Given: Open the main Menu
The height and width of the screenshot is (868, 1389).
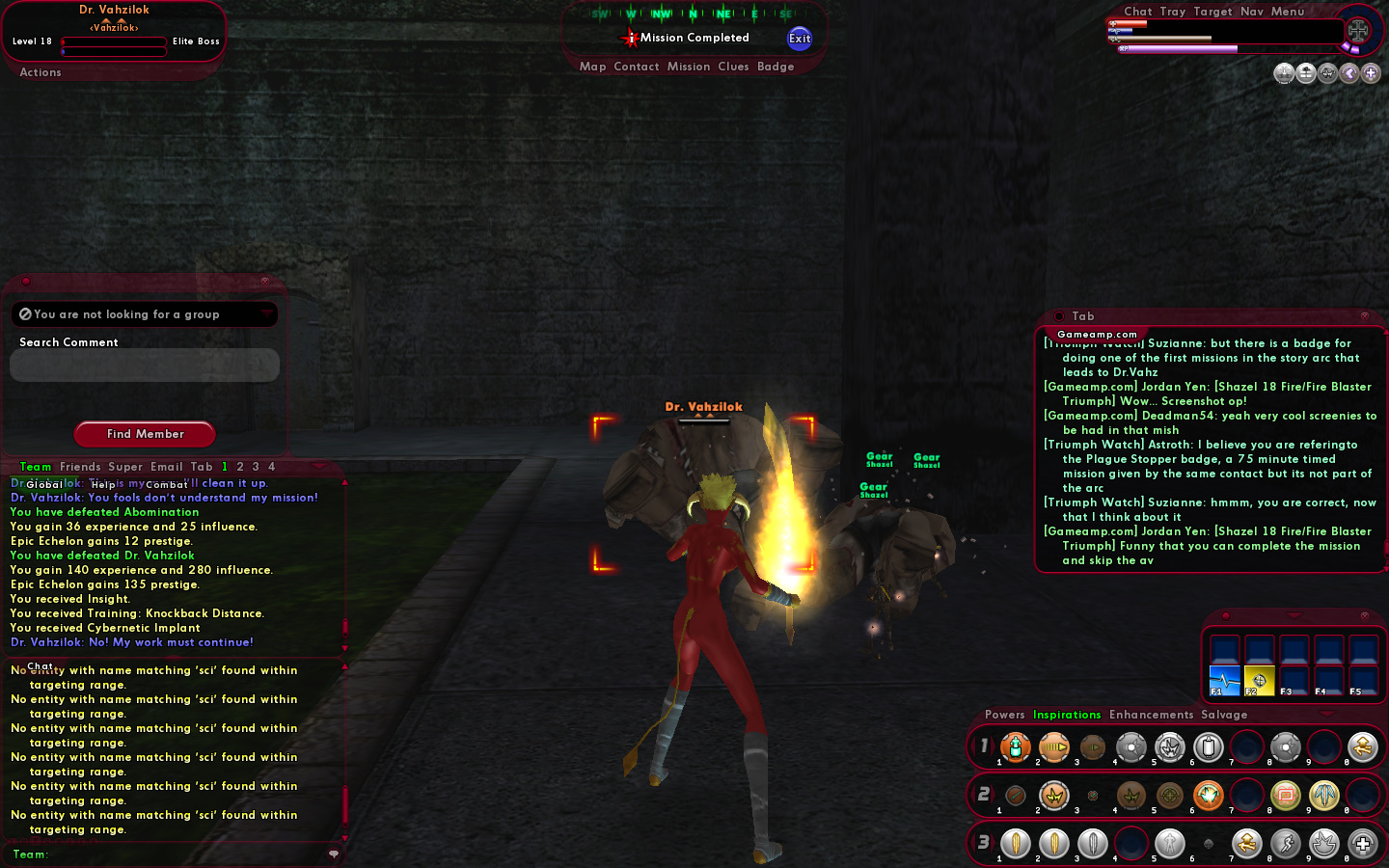Looking at the screenshot, I should pyautogui.click(x=1287, y=12).
